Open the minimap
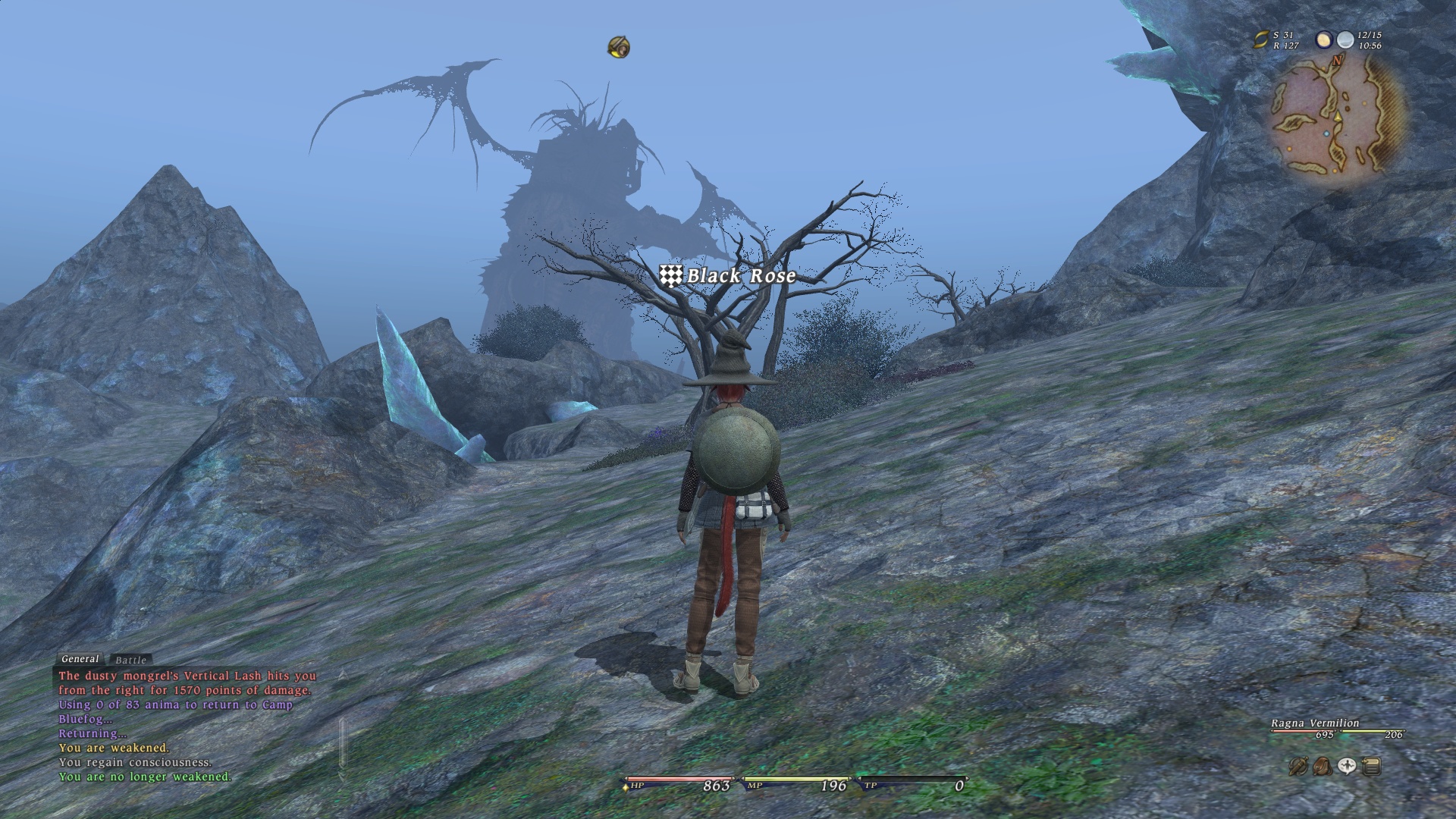This screenshot has width=1456, height=819. [x=1337, y=118]
